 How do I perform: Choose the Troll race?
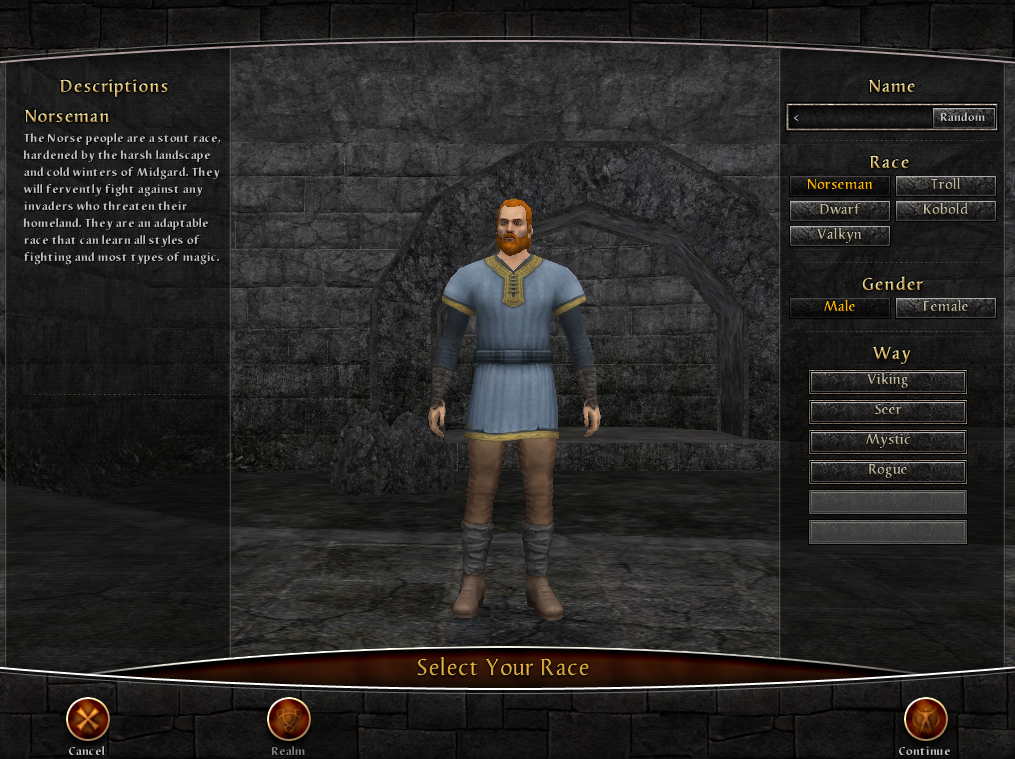945,185
